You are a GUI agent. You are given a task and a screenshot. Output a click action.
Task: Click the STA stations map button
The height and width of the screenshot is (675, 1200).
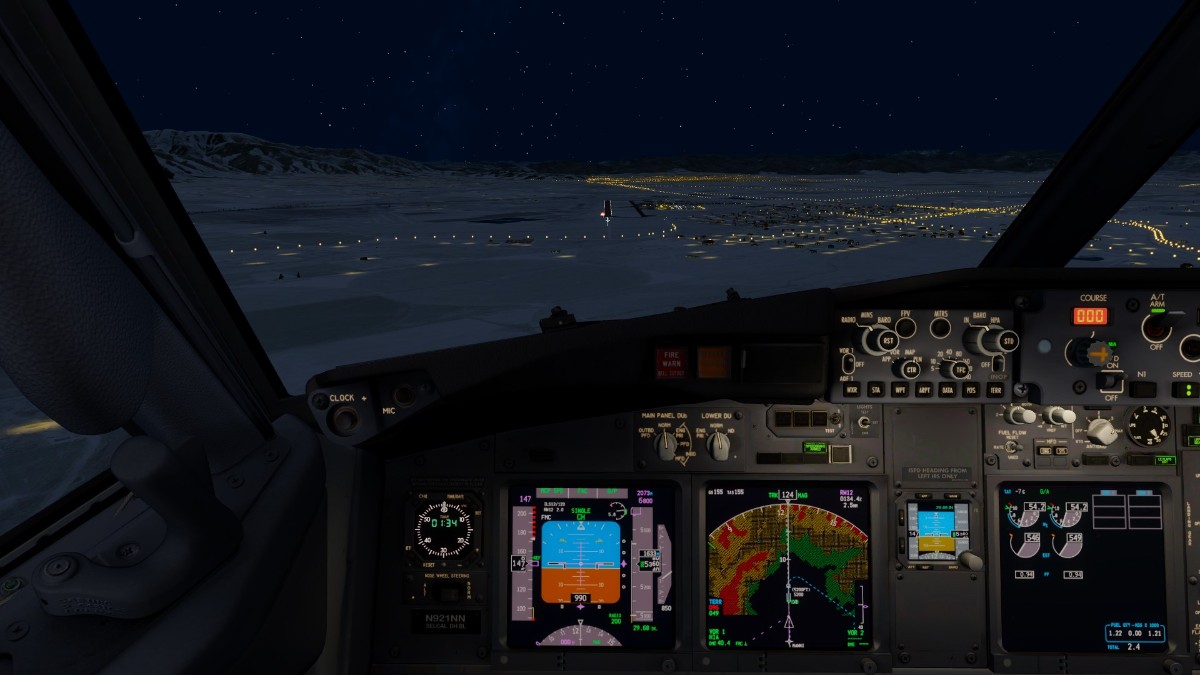[x=876, y=390]
